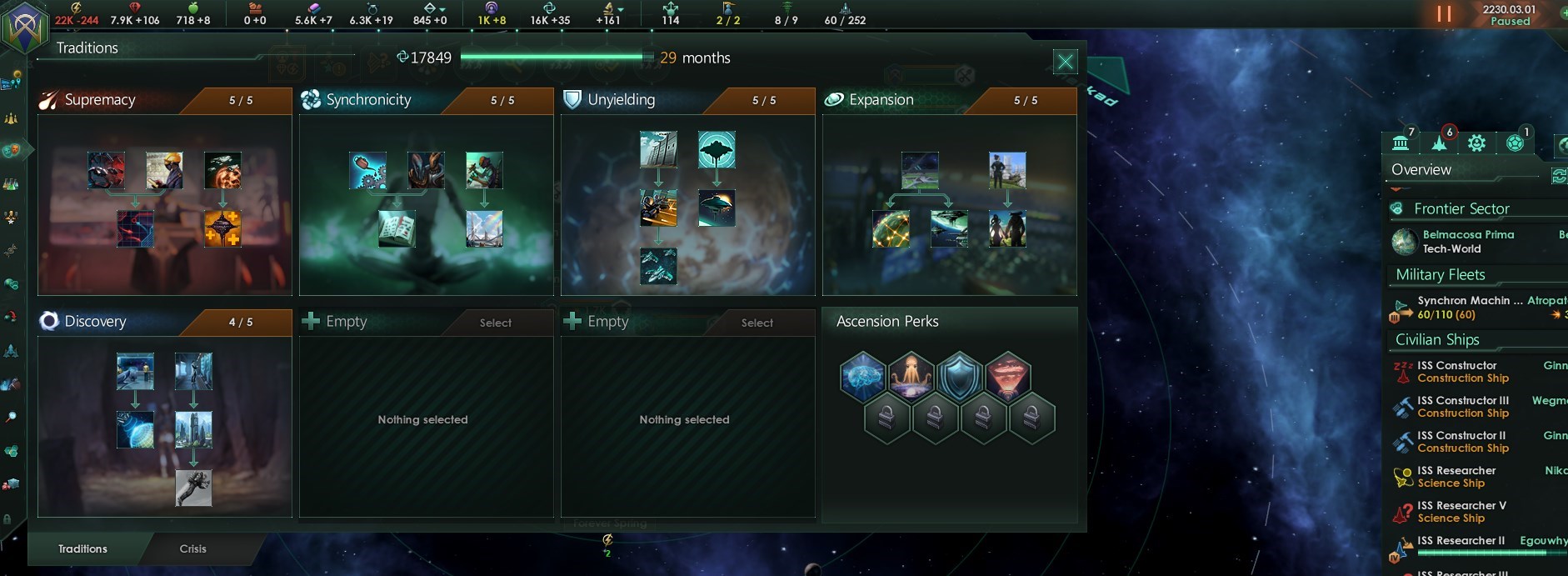The height and width of the screenshot is (576, 1568).
Task: Close the Traditions window
Action: tap(1065, 62)
